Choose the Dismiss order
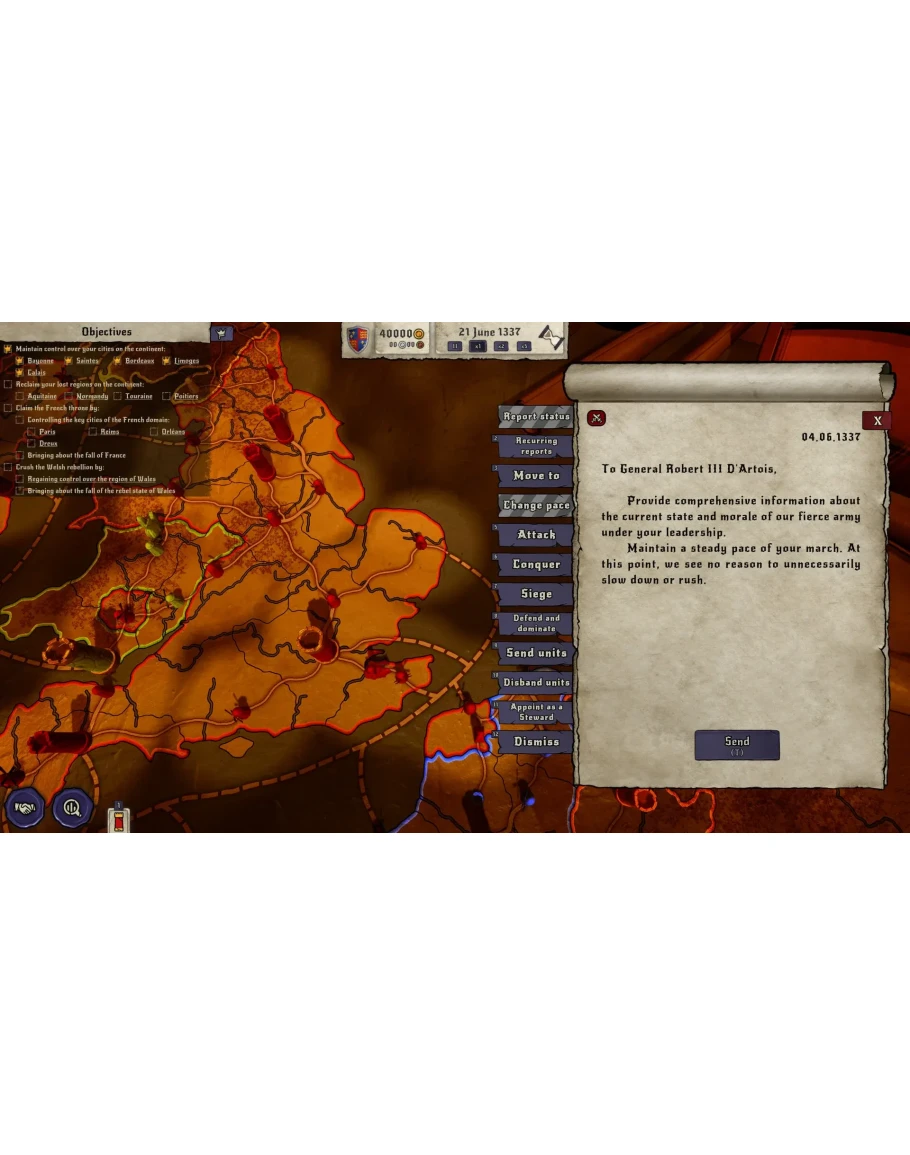Image resolution: width=910 pixels, height=1155 pixels. (536, 742)
